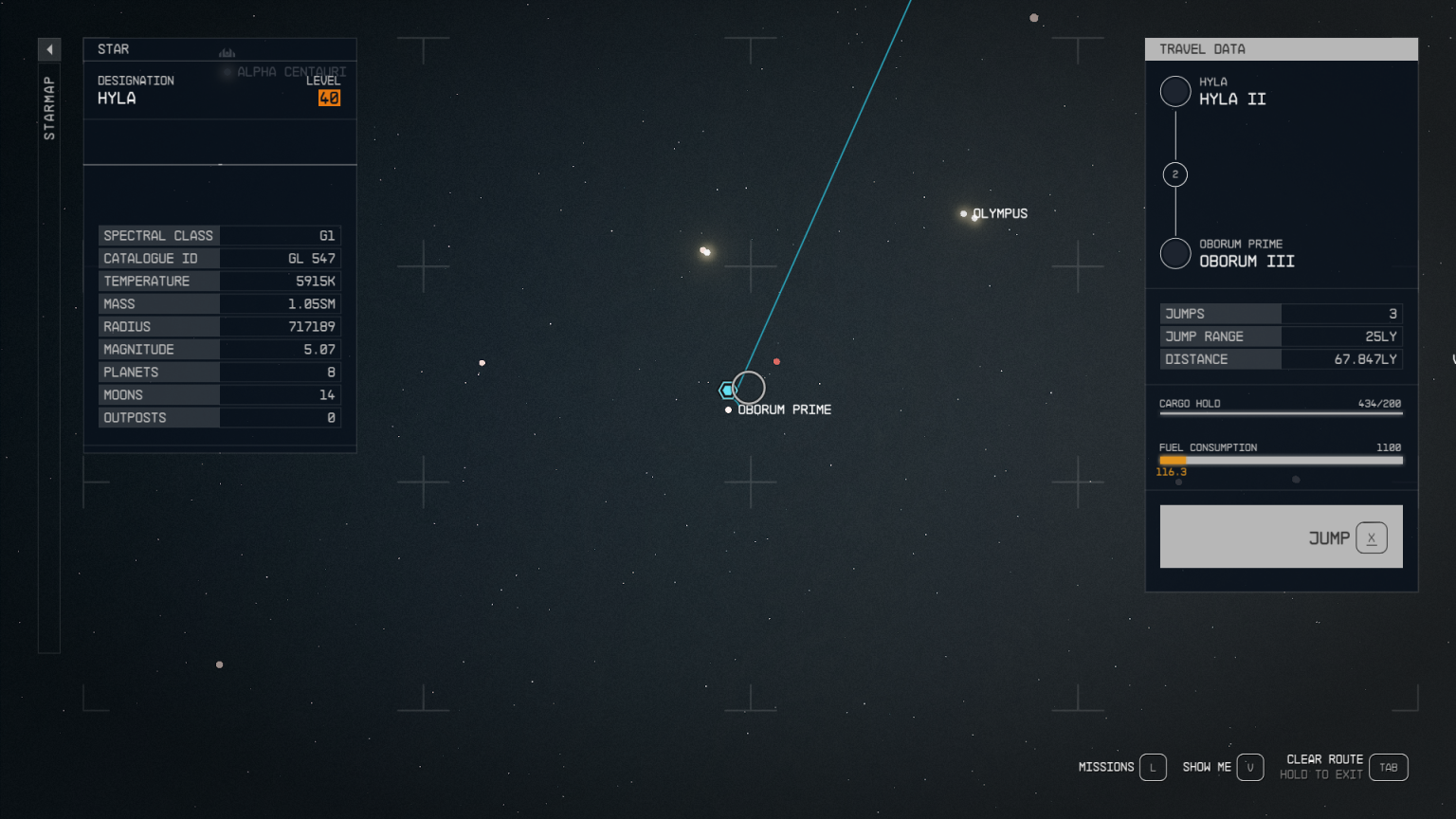Click the Oborum Prime star on the map
Image resolution: width=1456 pixels, height=819 pixels.
click(x=728, y=409)
